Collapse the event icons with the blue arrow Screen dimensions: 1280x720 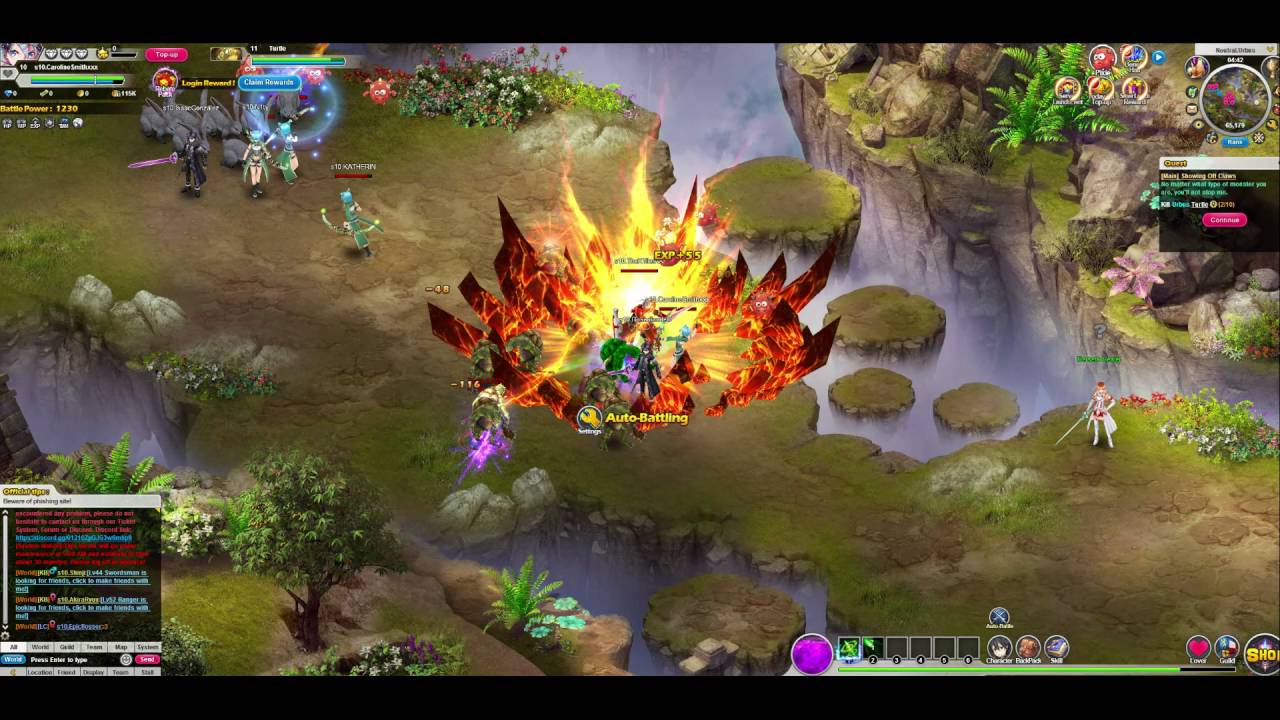click(x=1158, y=57)
